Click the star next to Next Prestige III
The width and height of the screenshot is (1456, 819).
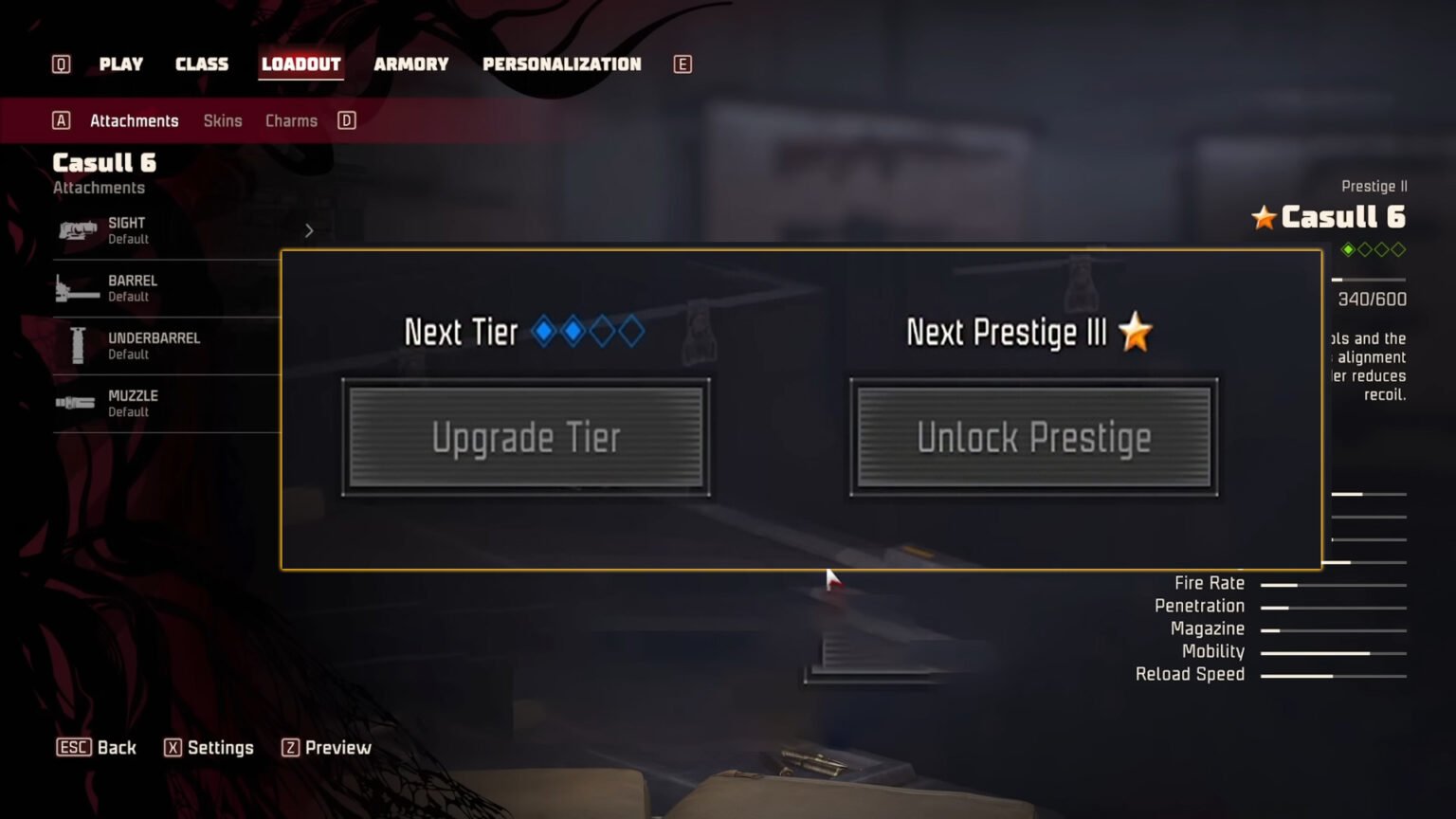tap(1135, 333)
